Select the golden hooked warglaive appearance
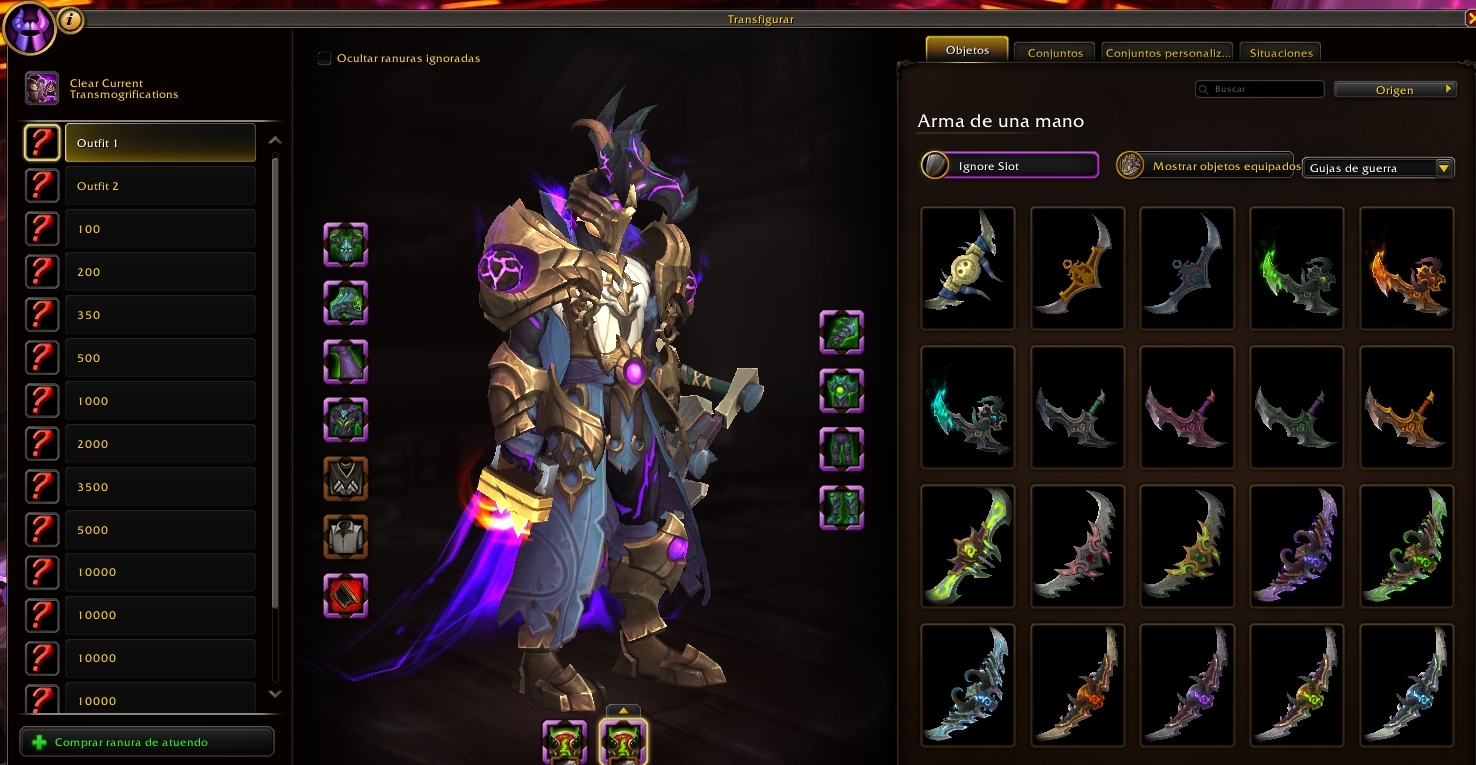 [1077, 268]
